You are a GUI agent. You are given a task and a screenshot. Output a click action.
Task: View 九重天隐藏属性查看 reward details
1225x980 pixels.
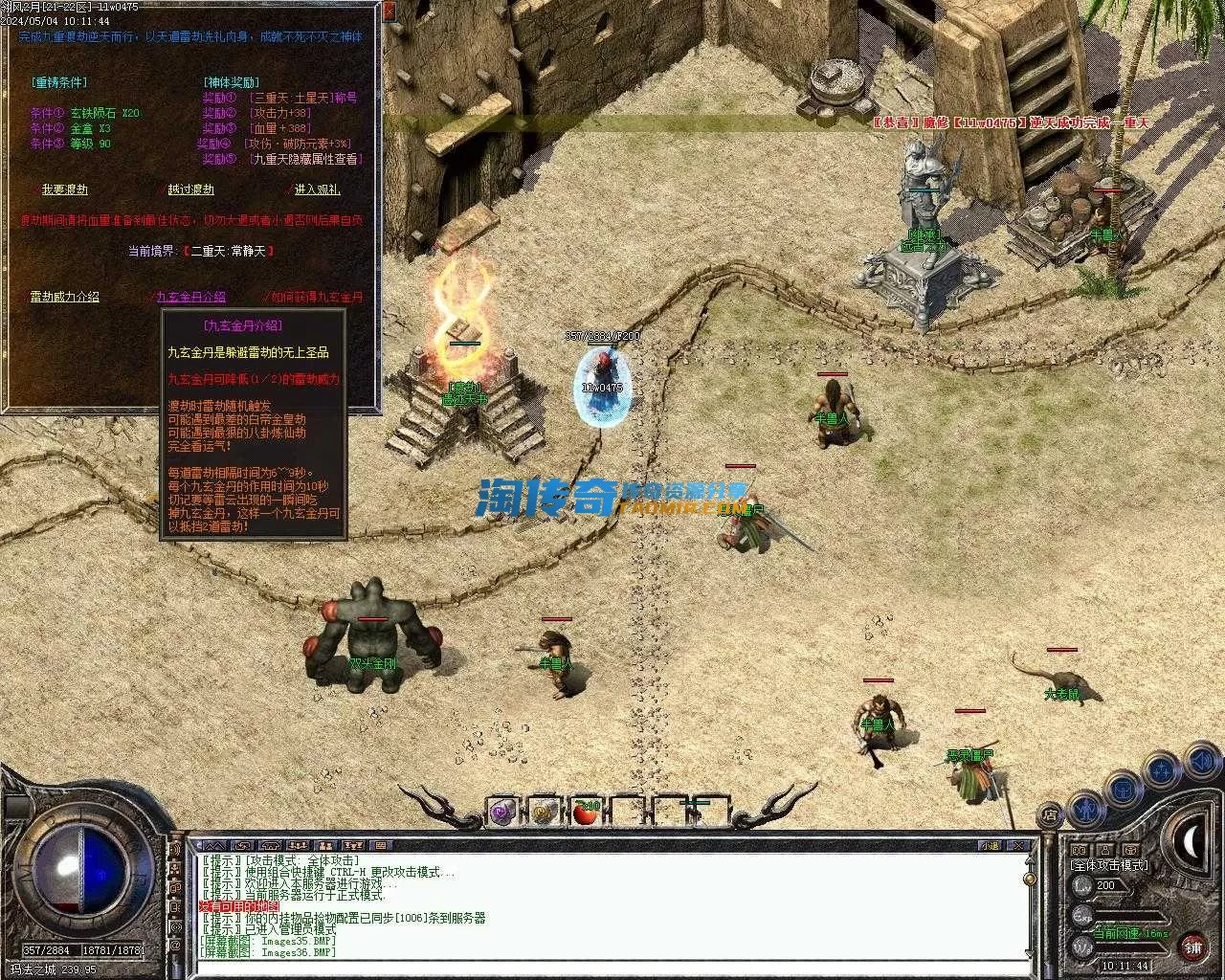[304, 159]
